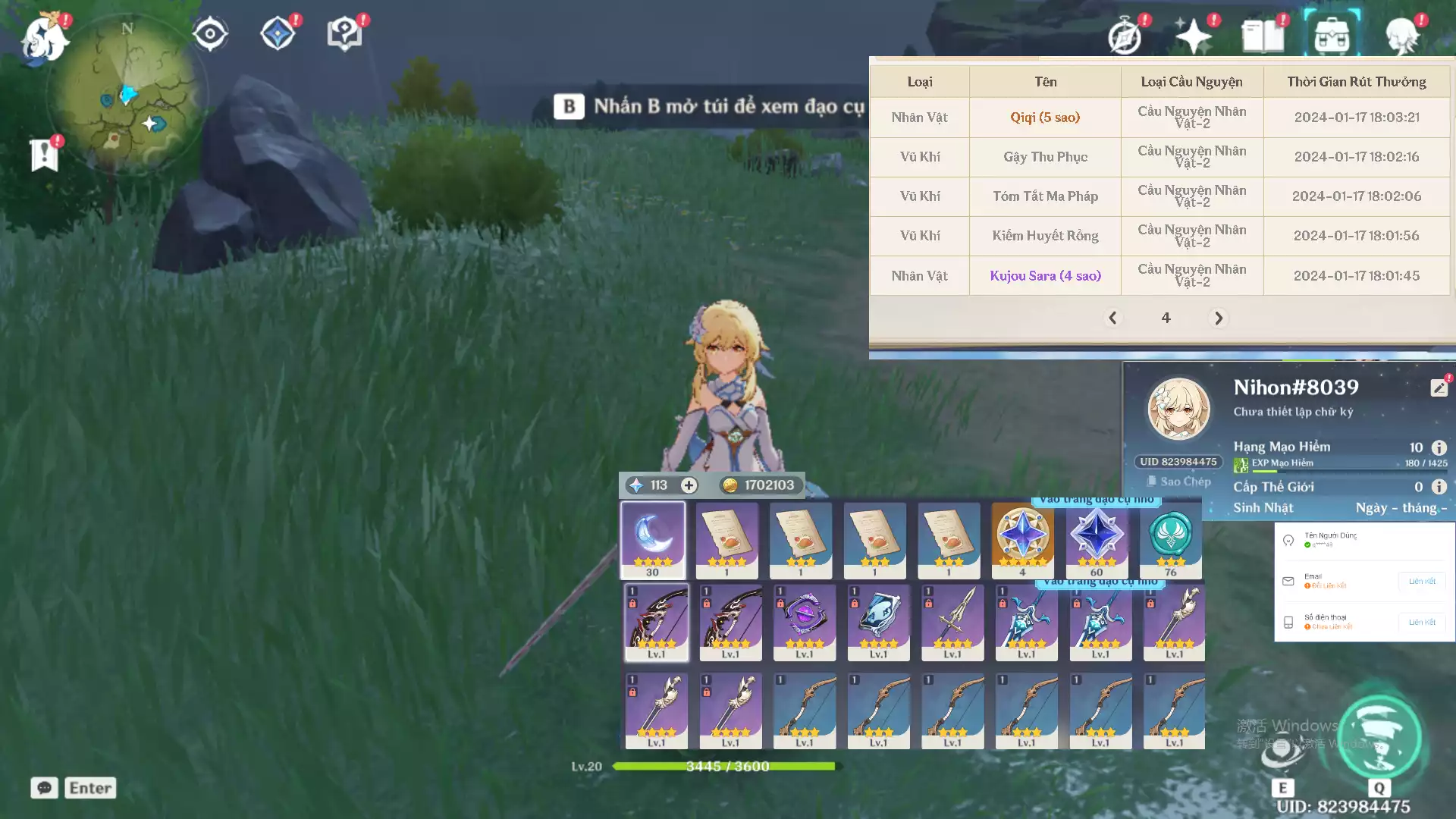
Task: Select the Anemo sigil slot with 76
Action: (x=1170, y=539)
